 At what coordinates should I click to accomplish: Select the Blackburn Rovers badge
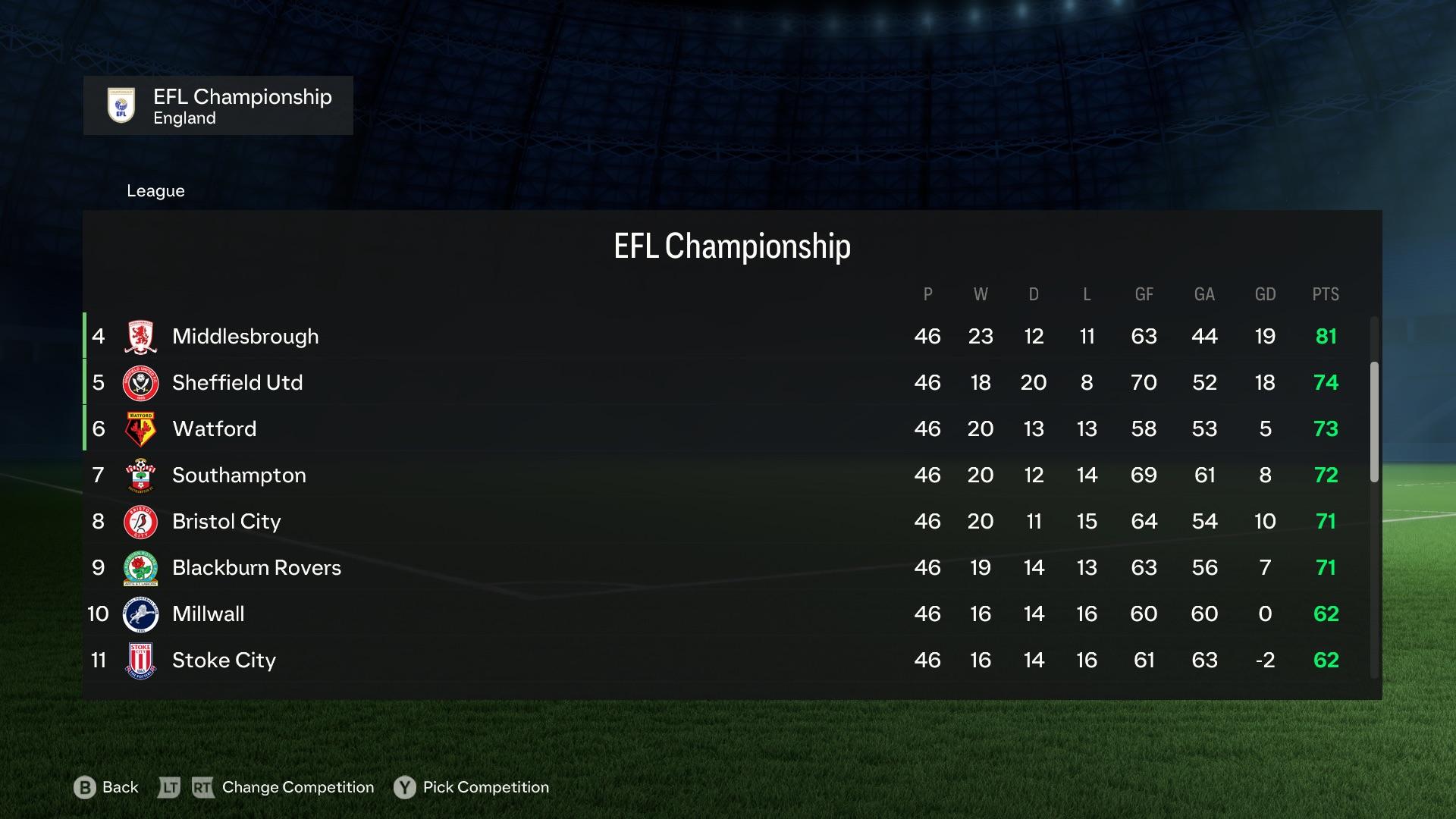pyautogui.click(x=140, y=567)
